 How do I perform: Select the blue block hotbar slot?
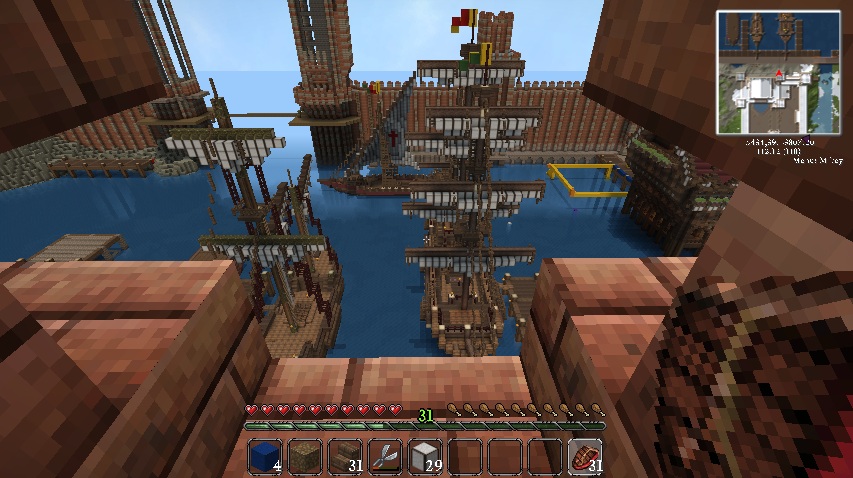click(265, 456)
